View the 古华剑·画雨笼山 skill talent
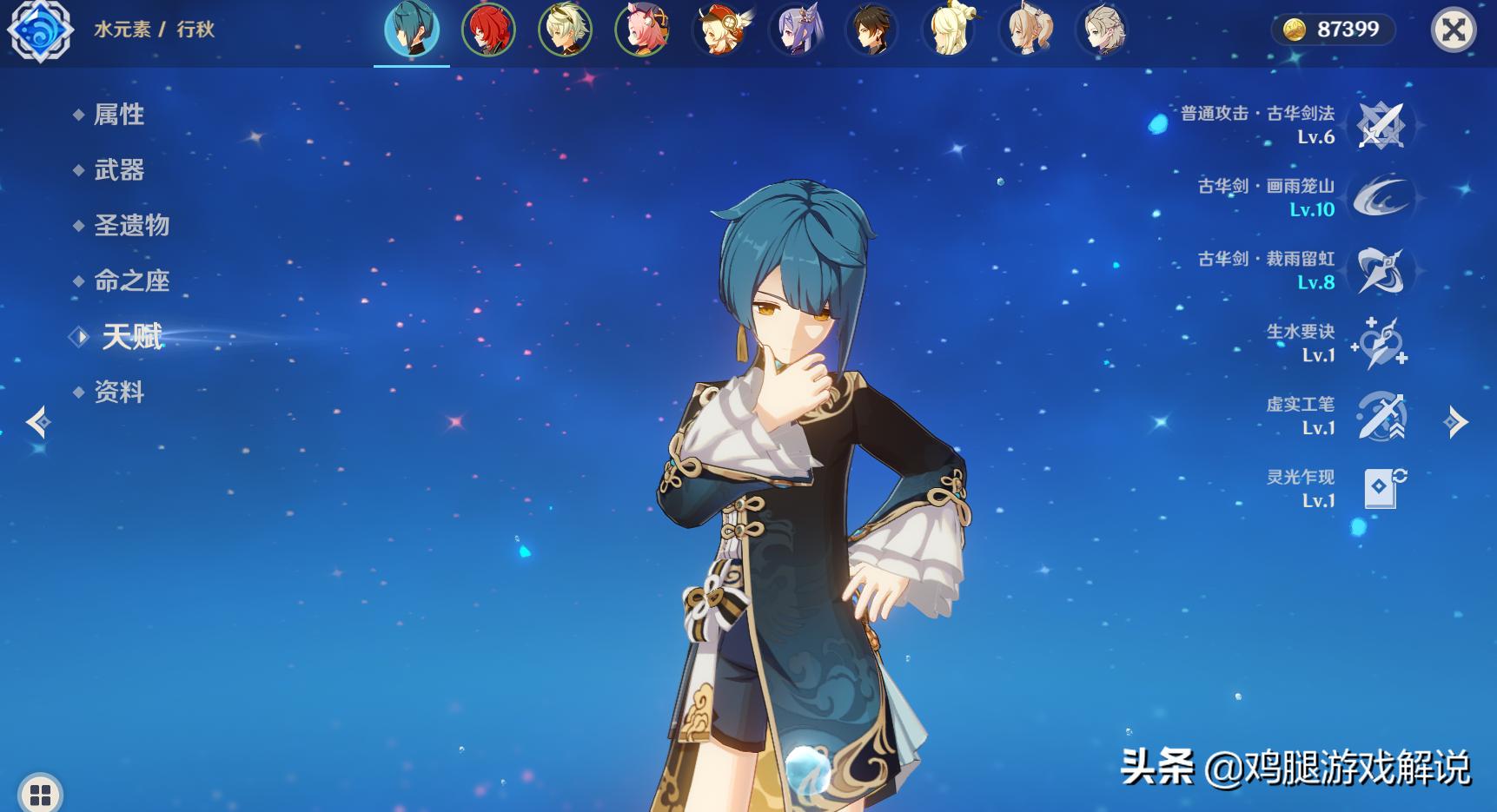 coord(1381,198)
